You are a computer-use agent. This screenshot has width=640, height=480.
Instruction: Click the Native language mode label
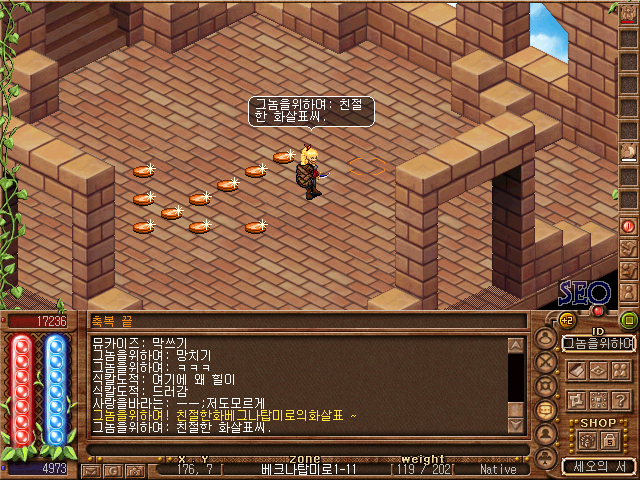click(498, 469)
